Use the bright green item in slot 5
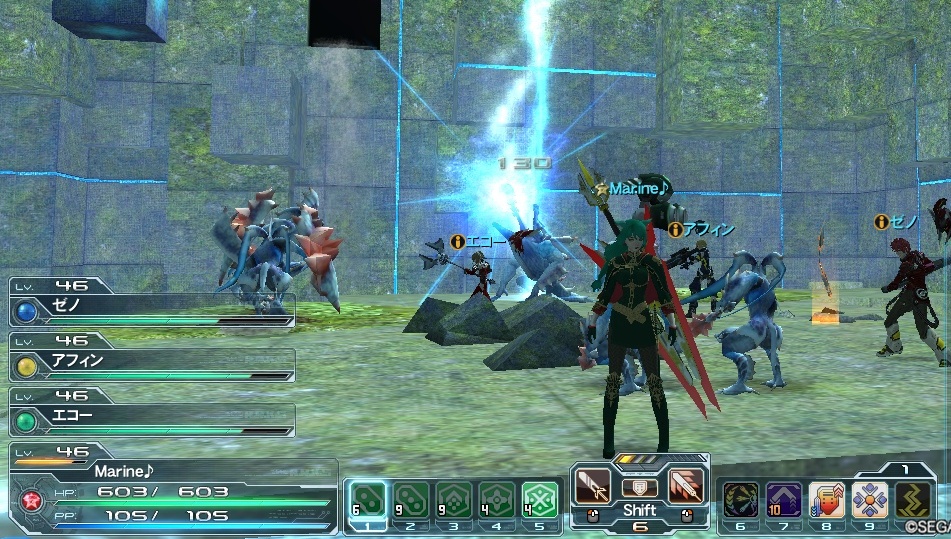The height and width of the screenshot is (539, 951). point(541,498)
